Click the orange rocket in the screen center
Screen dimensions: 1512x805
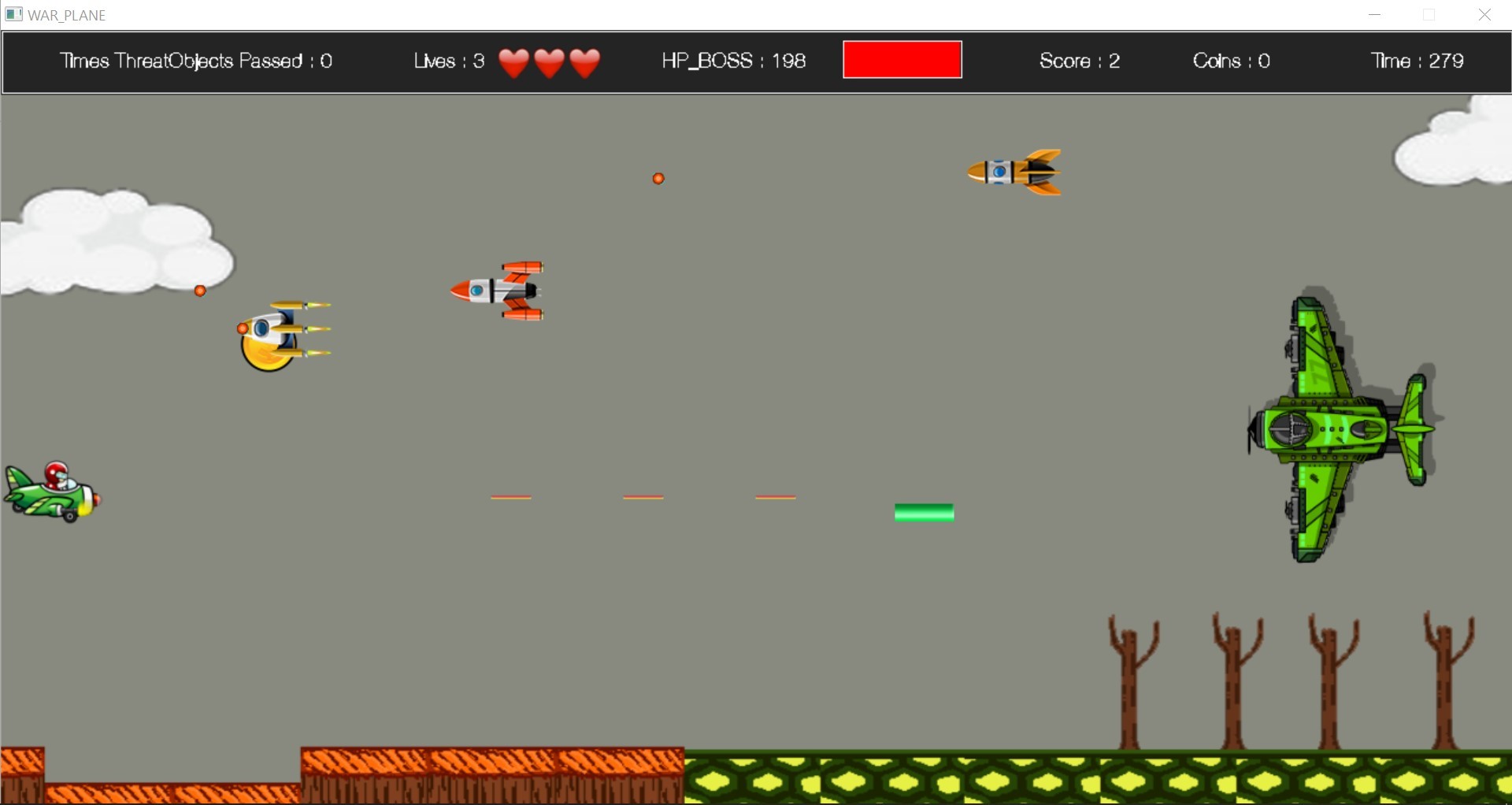tap(496, 290)
